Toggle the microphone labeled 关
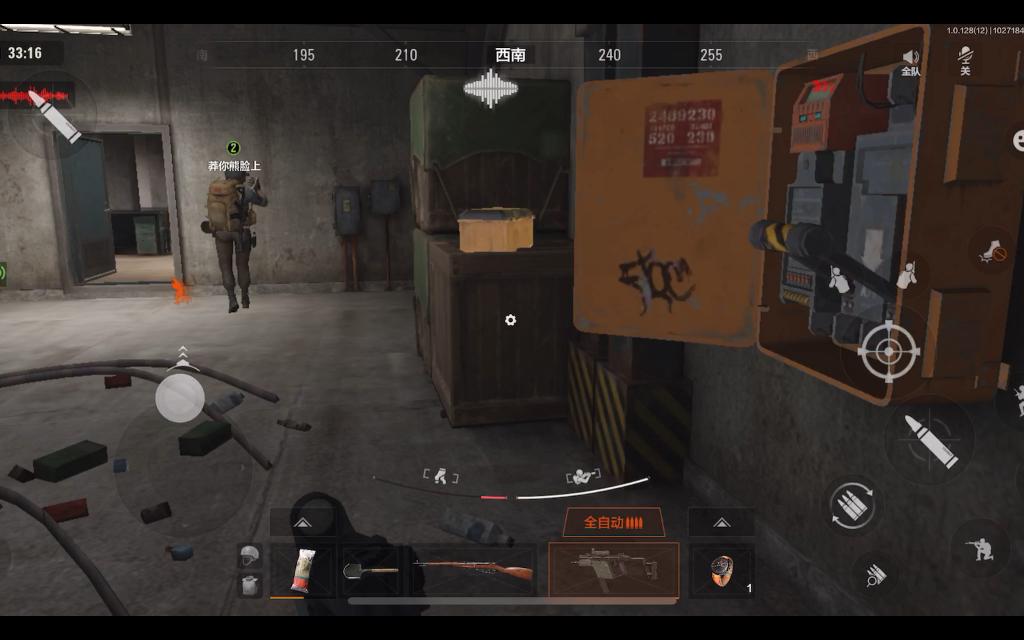The image size is (1024, 640). pyautogui.click(x=965, y=62)
